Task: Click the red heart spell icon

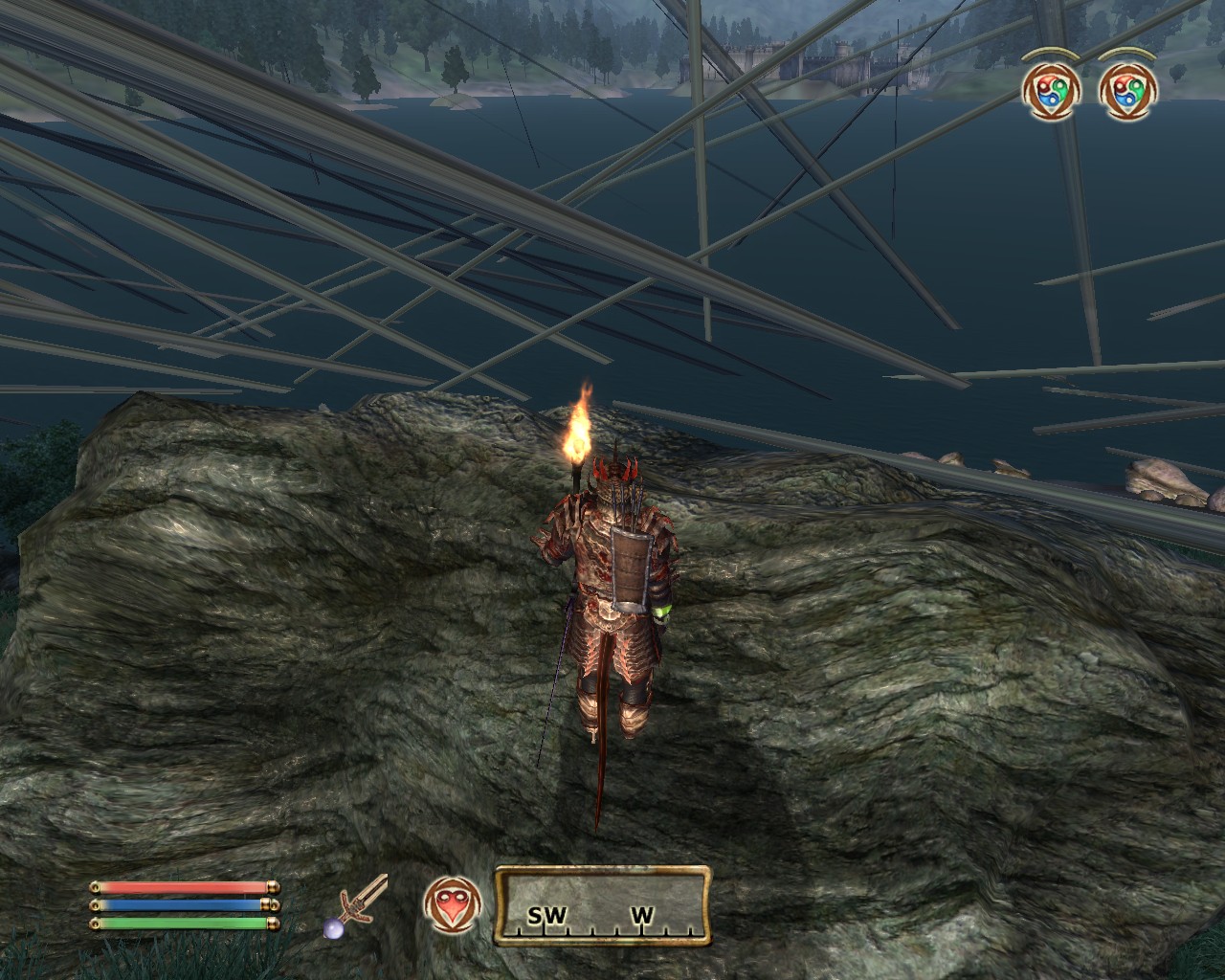Action: click(450, 905)
